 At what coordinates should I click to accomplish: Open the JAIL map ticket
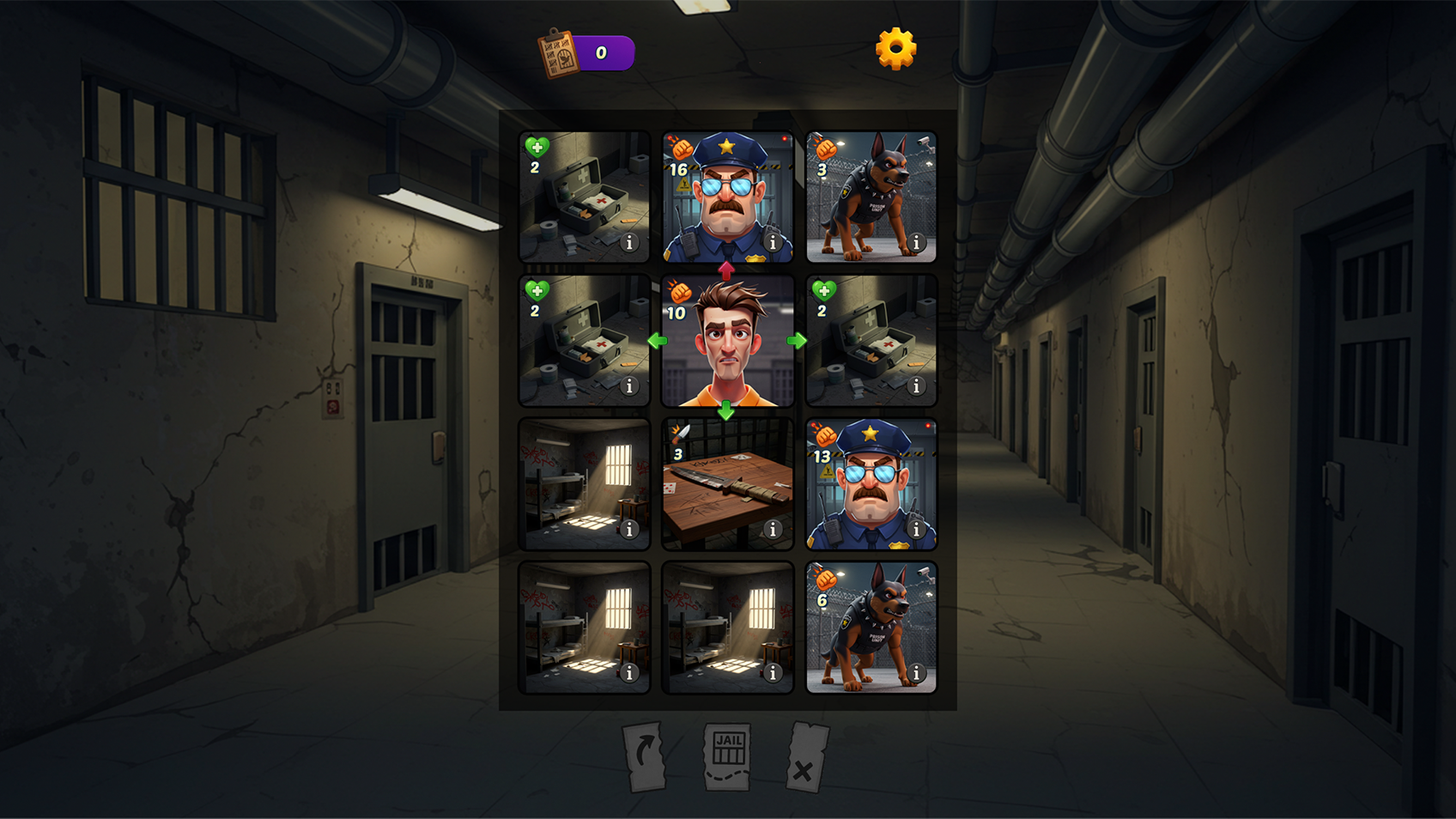pyautogui.click(x=728, y=755)
